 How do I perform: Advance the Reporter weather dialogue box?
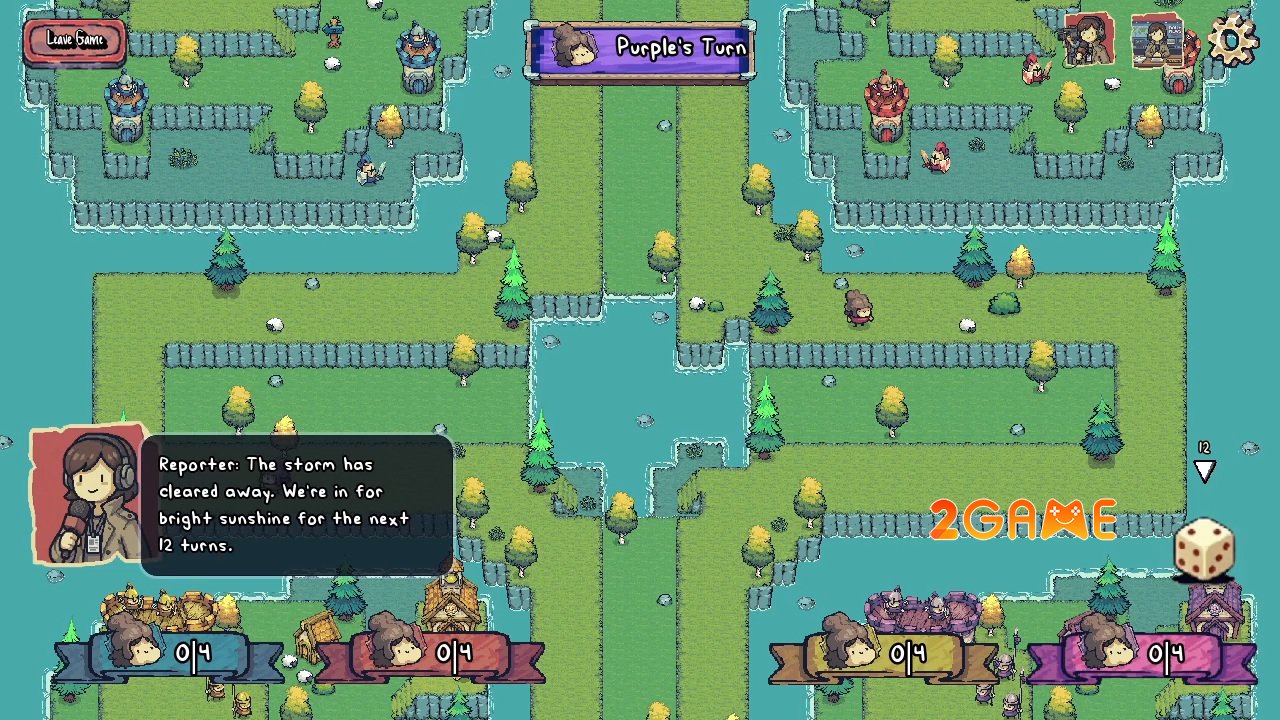[x=297, y=505]
